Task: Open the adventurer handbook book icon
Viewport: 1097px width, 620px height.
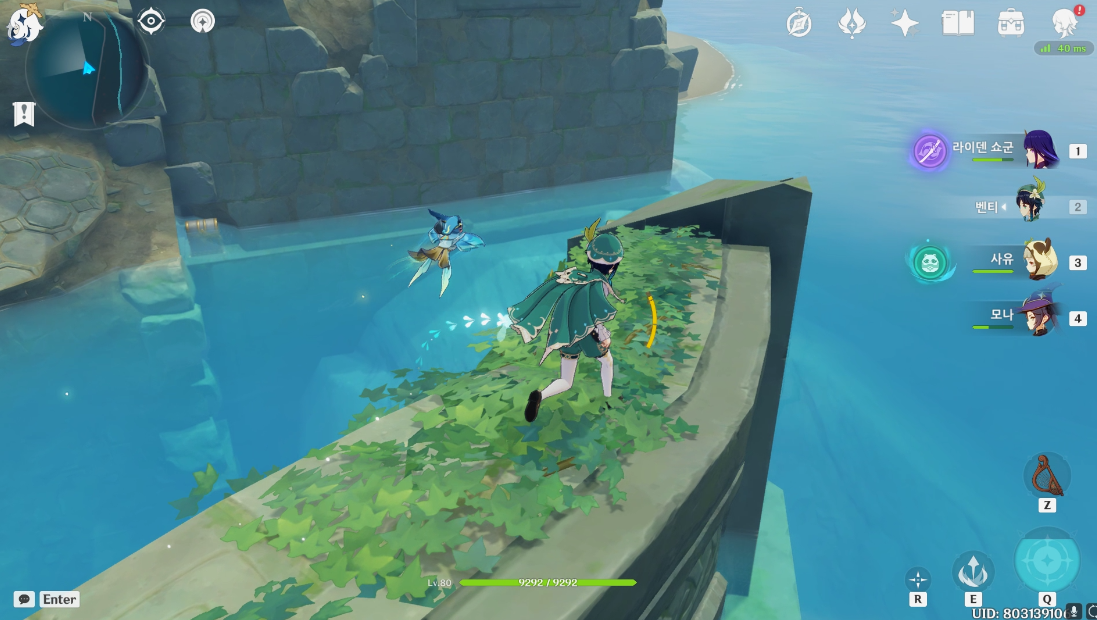Action: click(957, 23)
